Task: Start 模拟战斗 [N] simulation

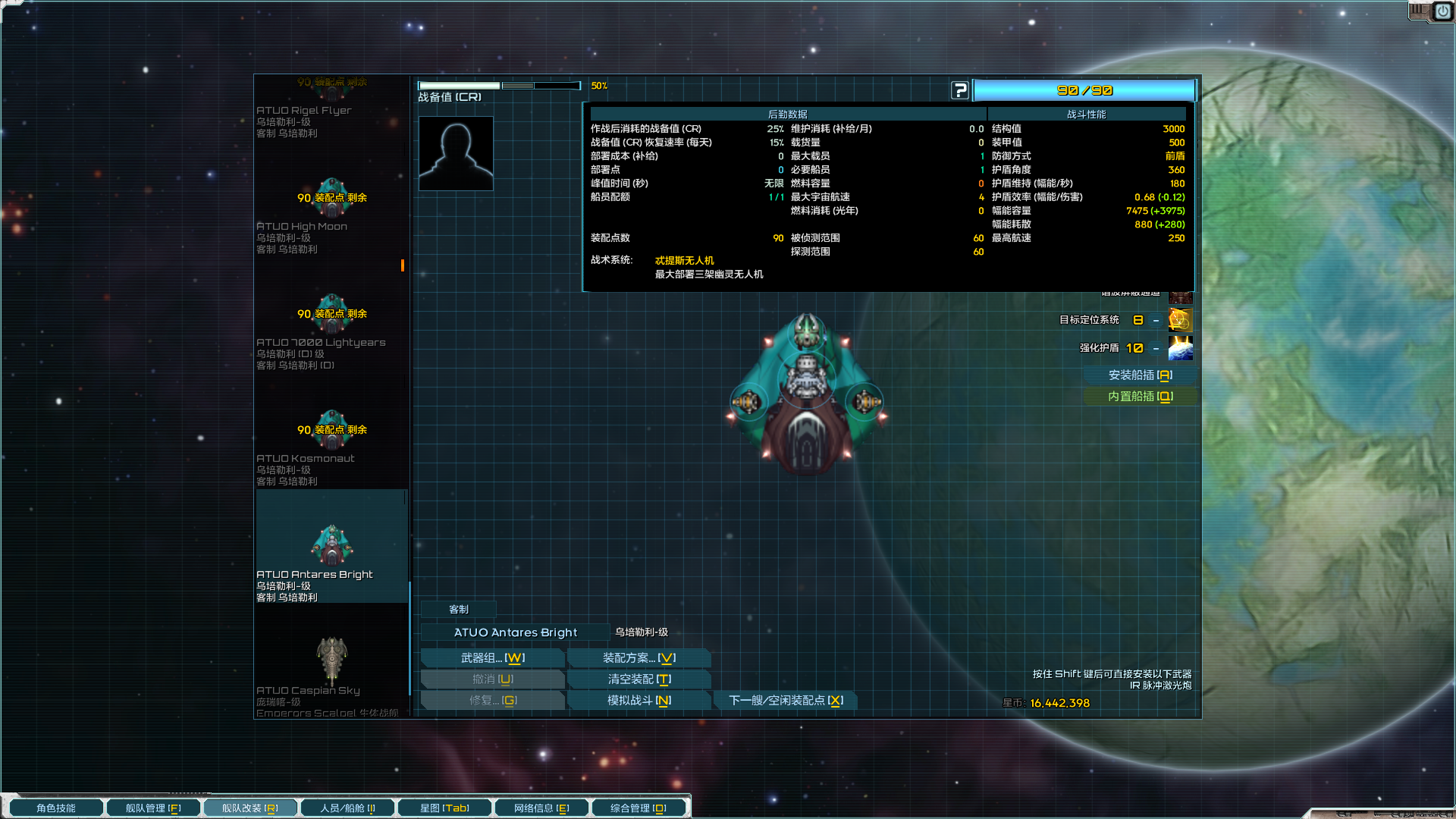Action: [x=639, y=700]
